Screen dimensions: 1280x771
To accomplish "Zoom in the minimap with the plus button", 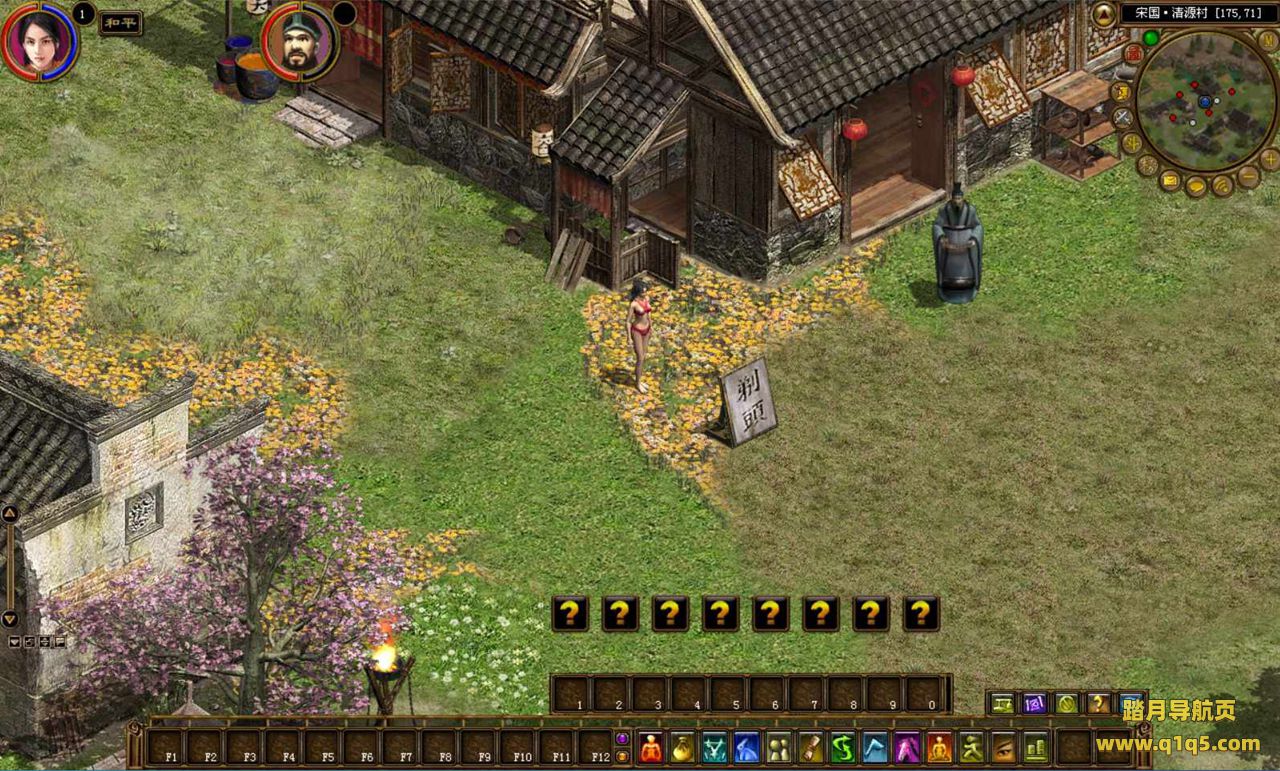I will click(x=1270, y=158).
